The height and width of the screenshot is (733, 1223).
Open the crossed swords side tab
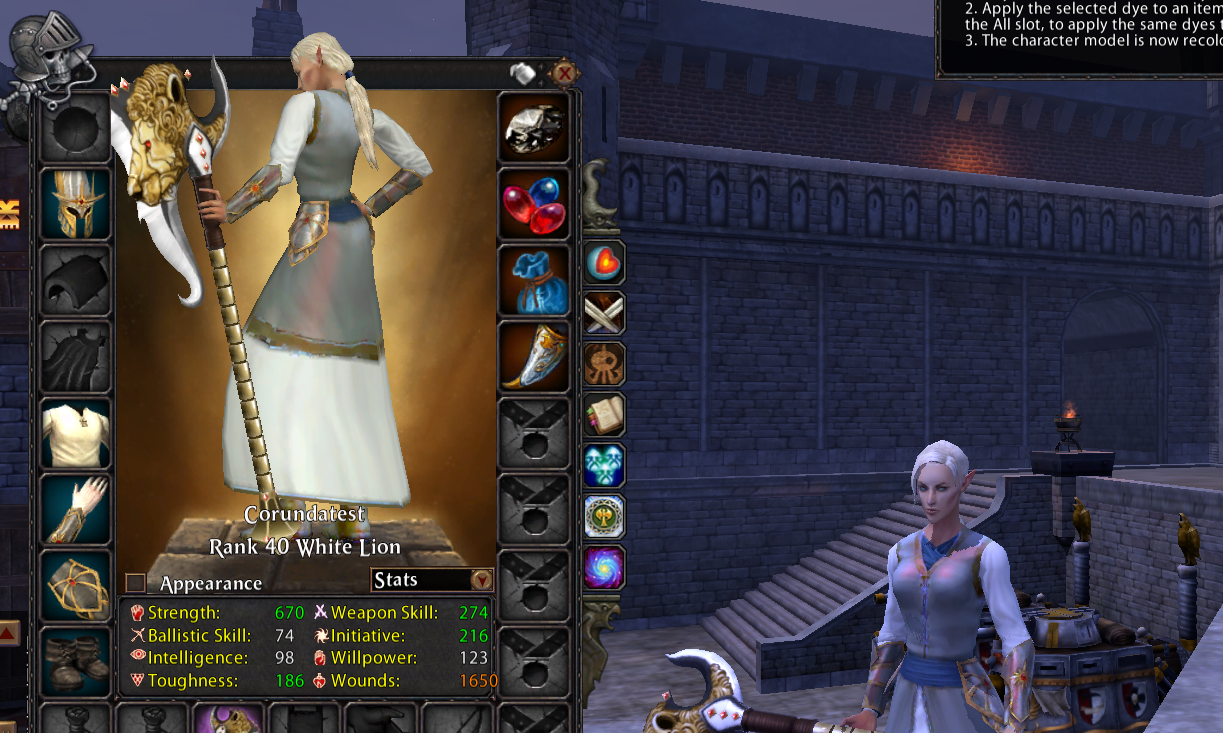coord(604,314)
